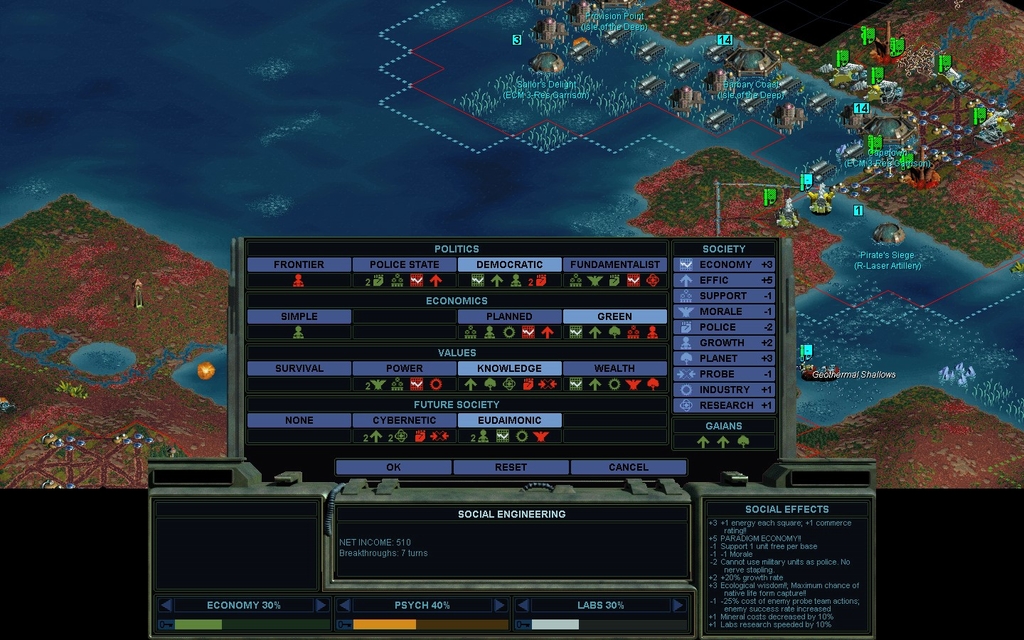This screenshot has width=1024, height=640.
Task: Choose Survival values
Action: (x=299, y=369)
